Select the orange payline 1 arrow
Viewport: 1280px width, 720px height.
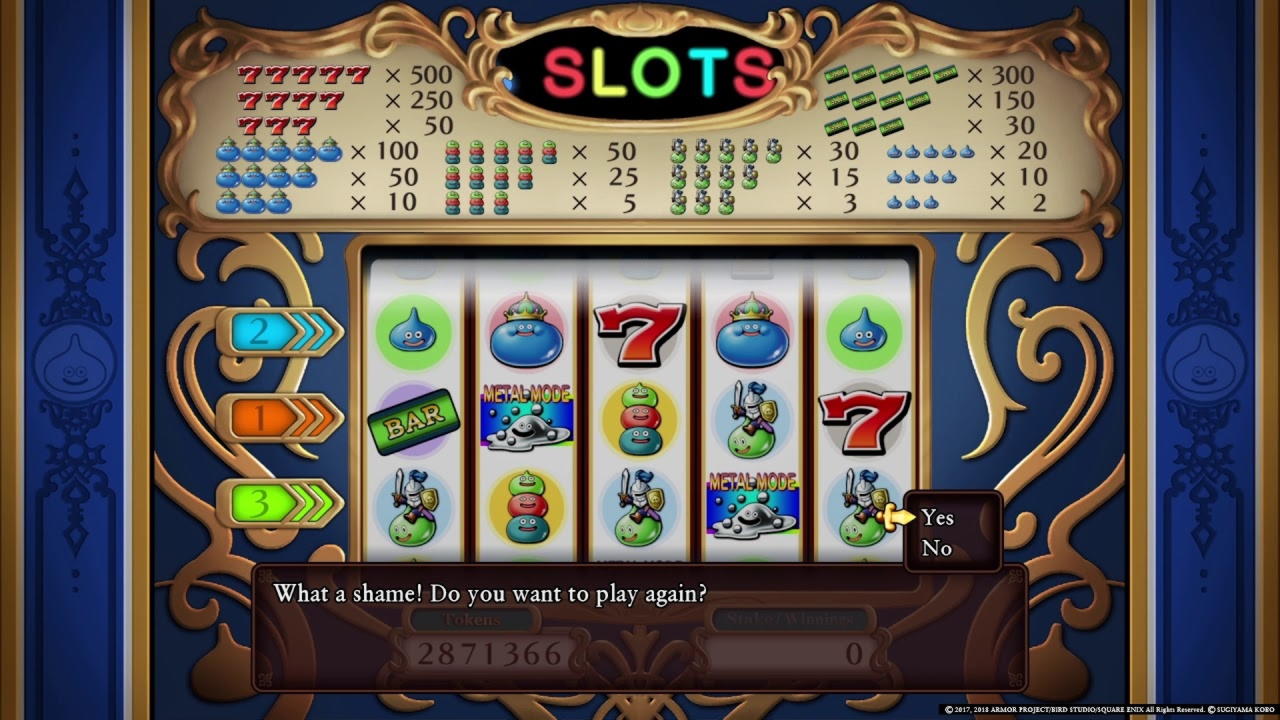click(279, 418)
